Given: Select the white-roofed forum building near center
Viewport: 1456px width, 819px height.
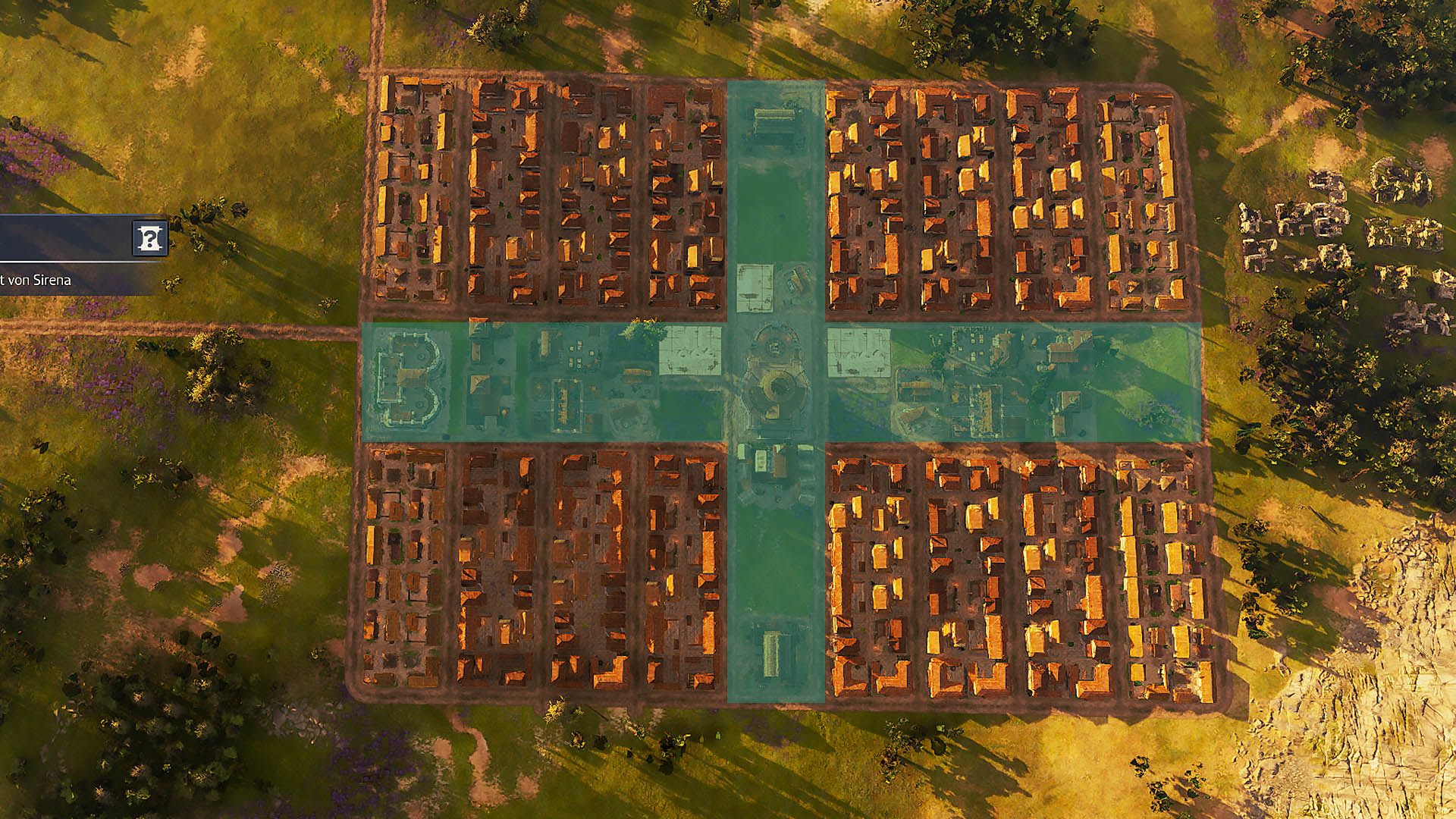Looking at the screenshot, I should (x=692, y=349).
